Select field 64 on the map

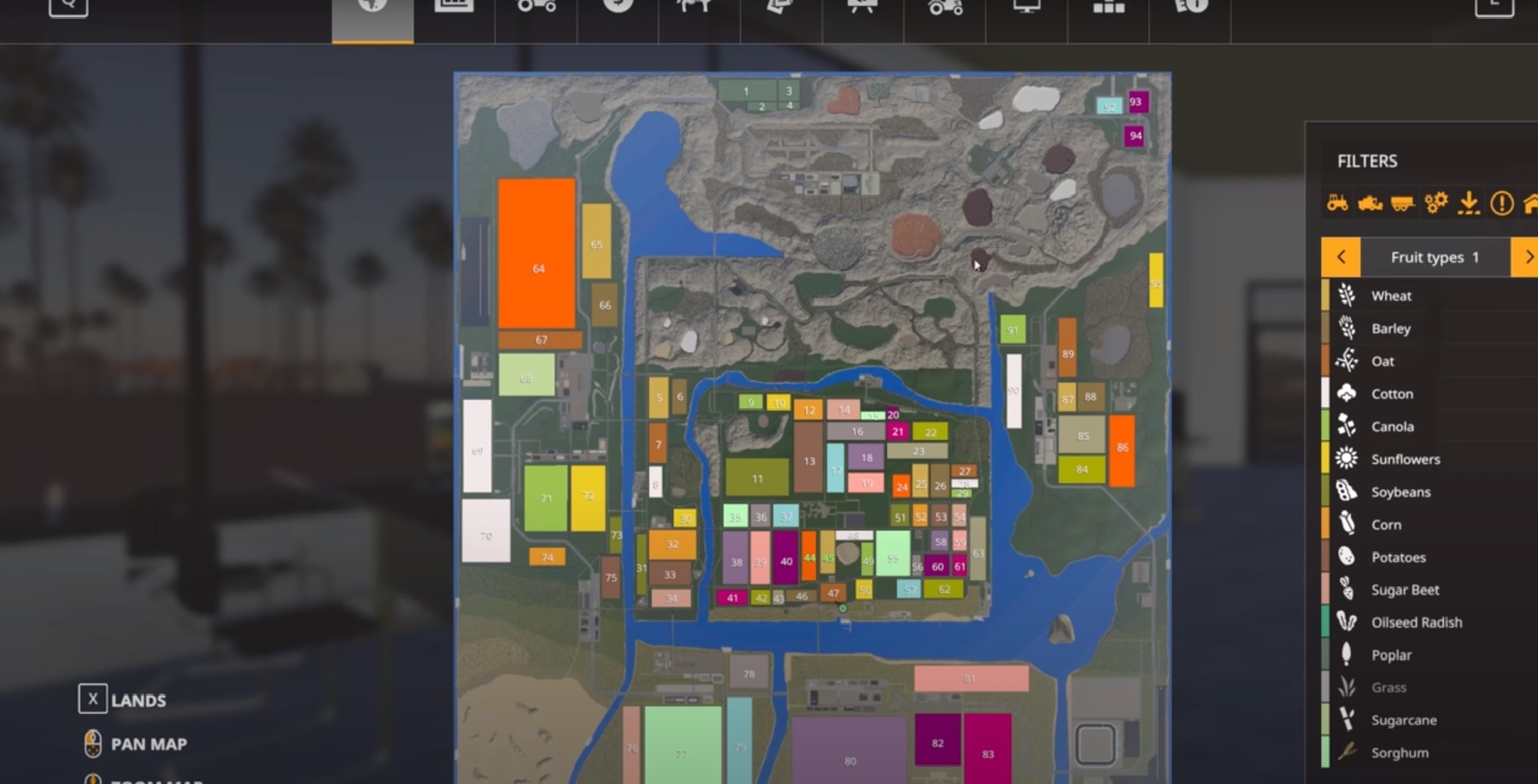point(538,267)
